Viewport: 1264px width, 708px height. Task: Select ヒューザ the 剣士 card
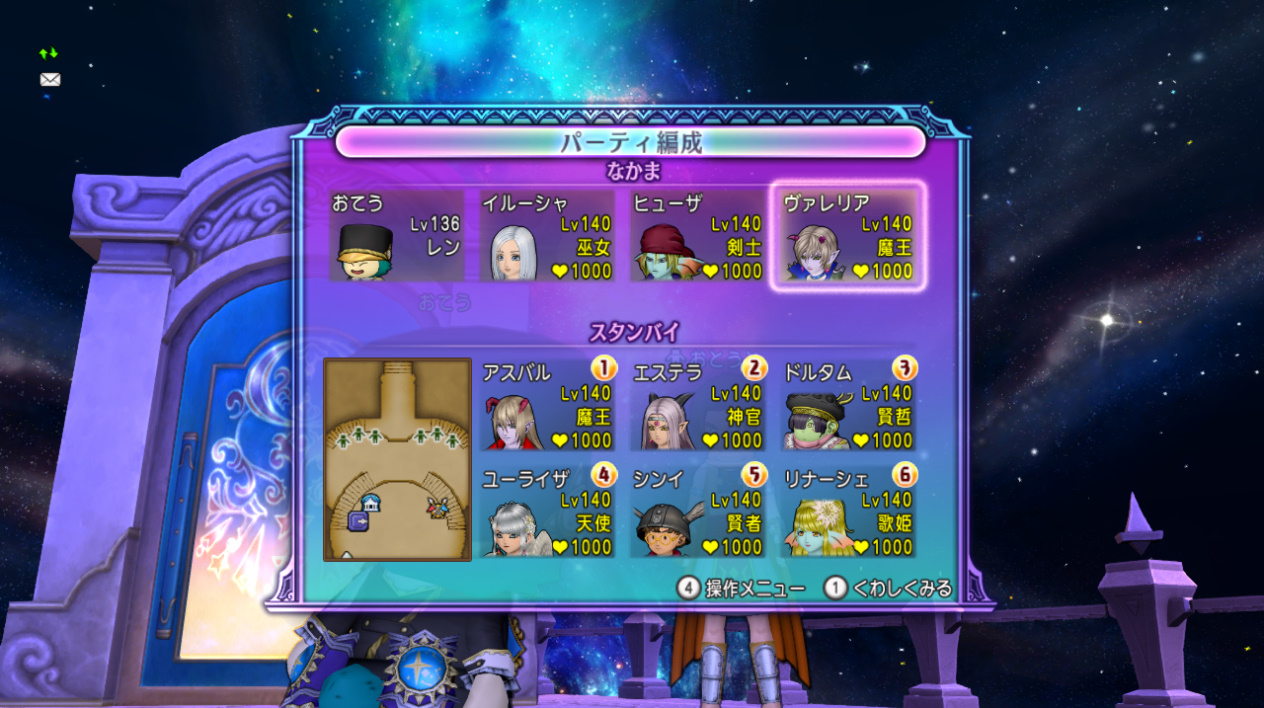698,236
